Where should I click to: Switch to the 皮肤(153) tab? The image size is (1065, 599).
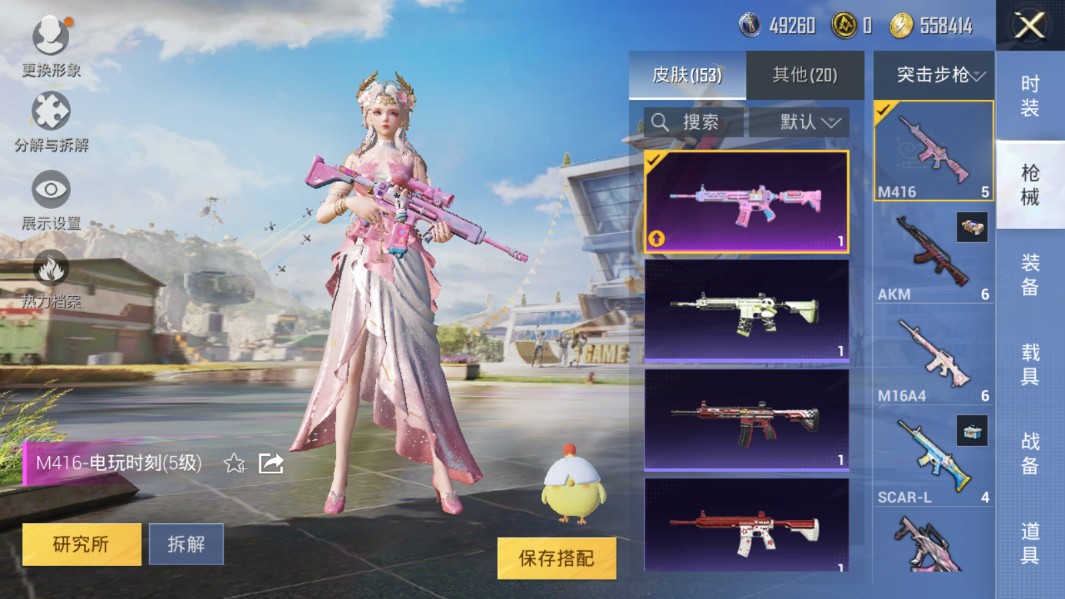pyautogui.click(x=687, y=75)
